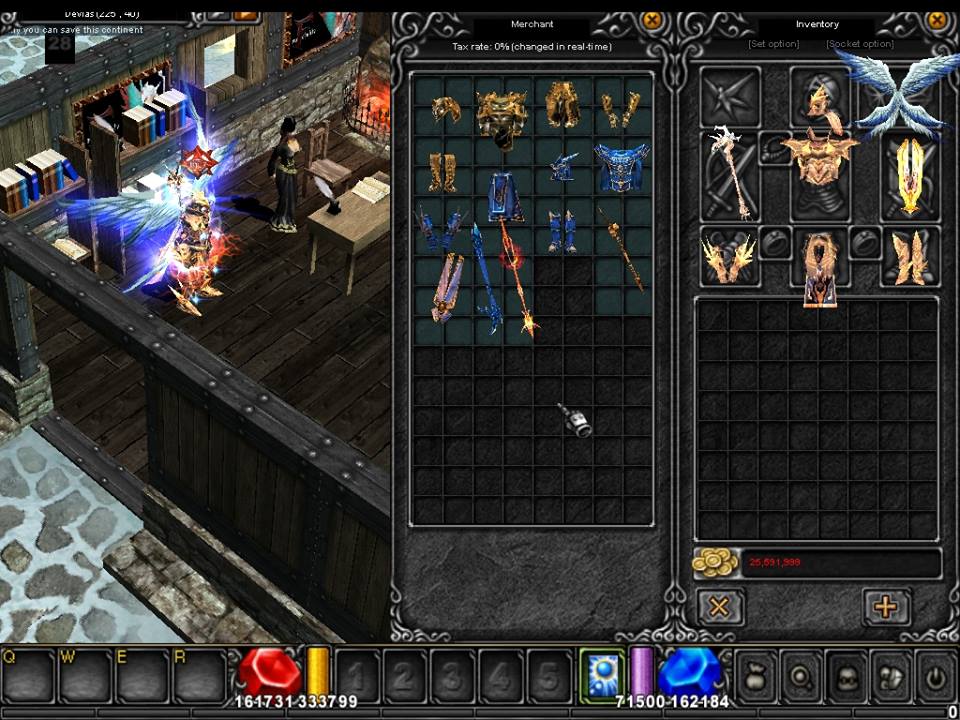
Task: Click the plus button under the inventory
Action: click(886, 606)
